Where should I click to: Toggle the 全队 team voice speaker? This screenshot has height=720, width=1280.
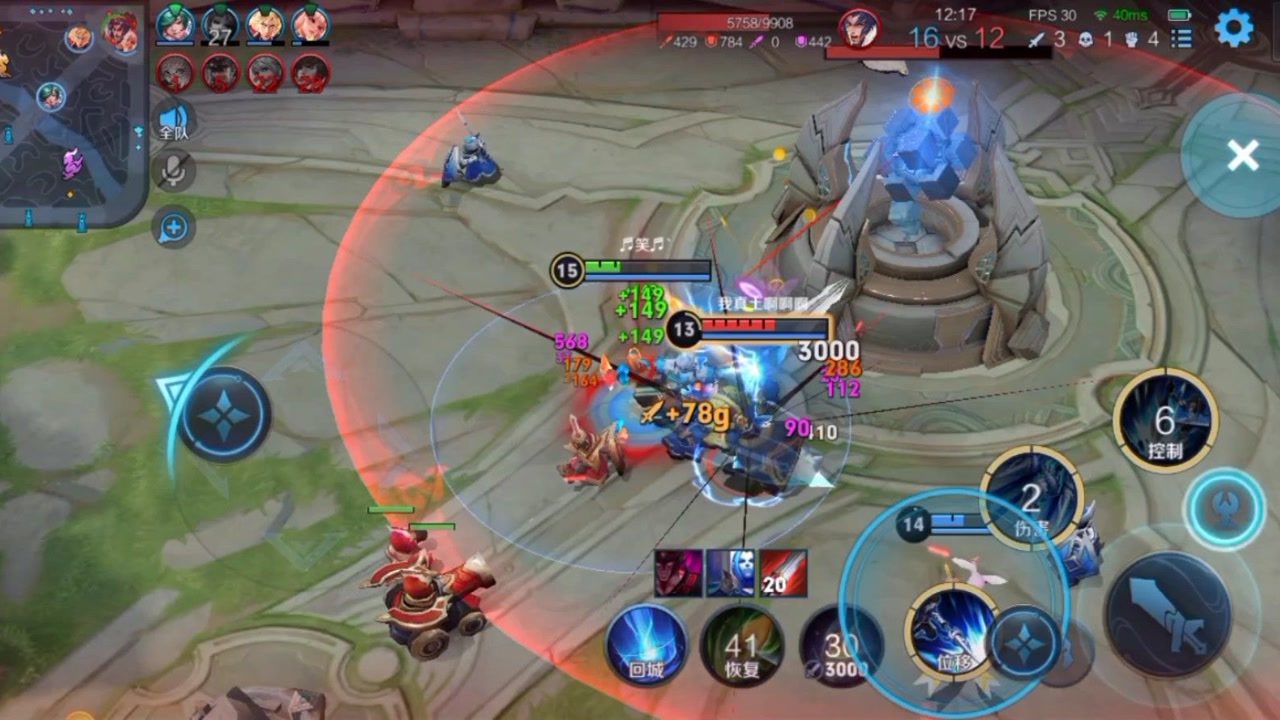pyautogui.click(x=174, y=120)
